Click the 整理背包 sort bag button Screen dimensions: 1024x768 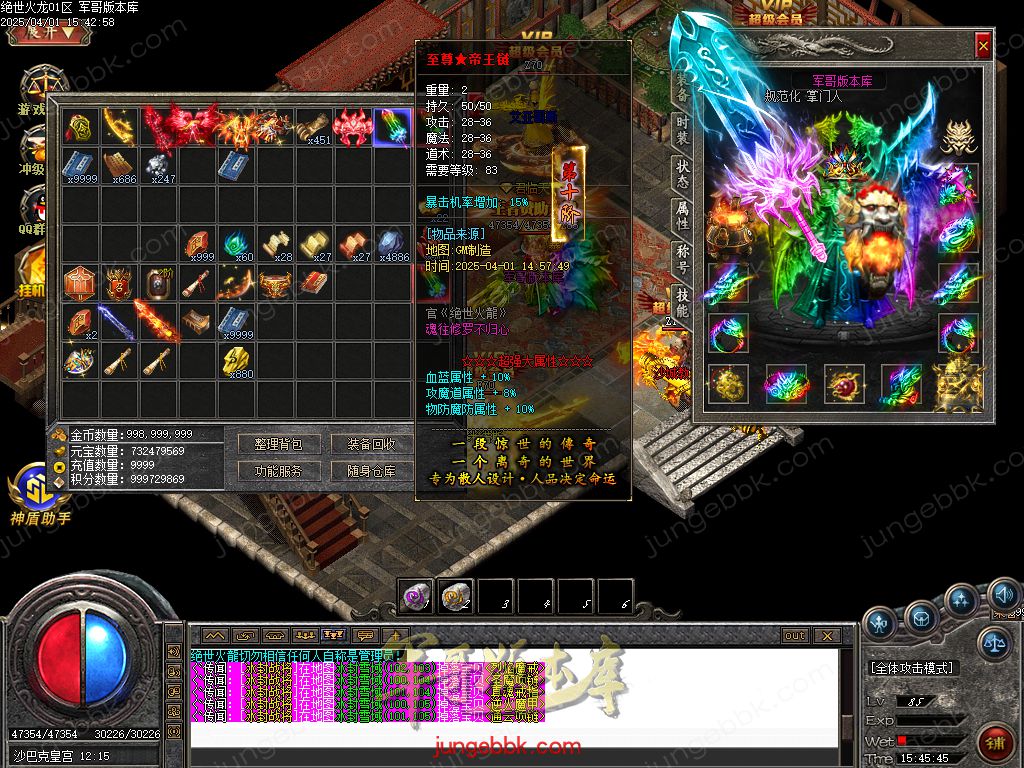tap(278, 444)
